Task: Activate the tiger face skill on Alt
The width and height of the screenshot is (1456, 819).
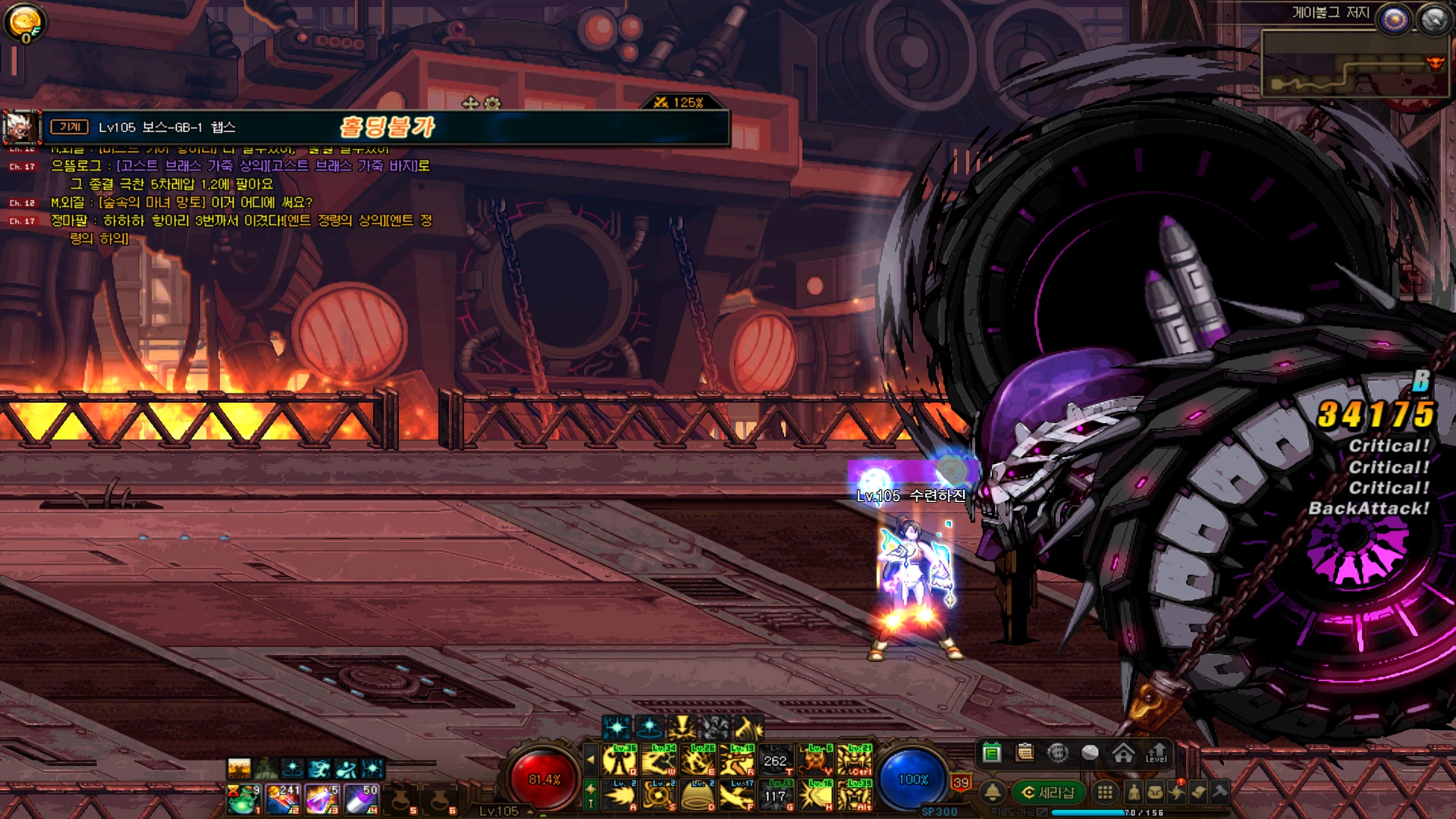Action: click(855, 795)
